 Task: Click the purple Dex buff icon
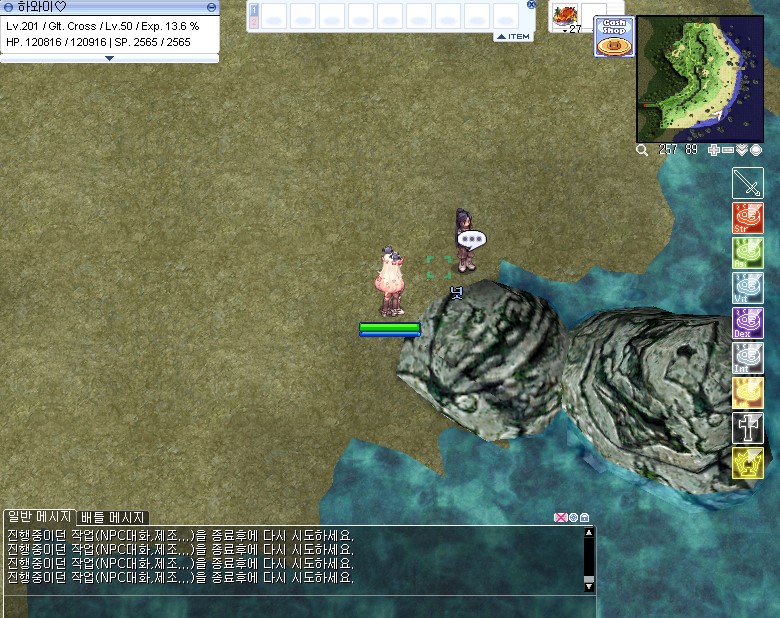pos(747,323)
